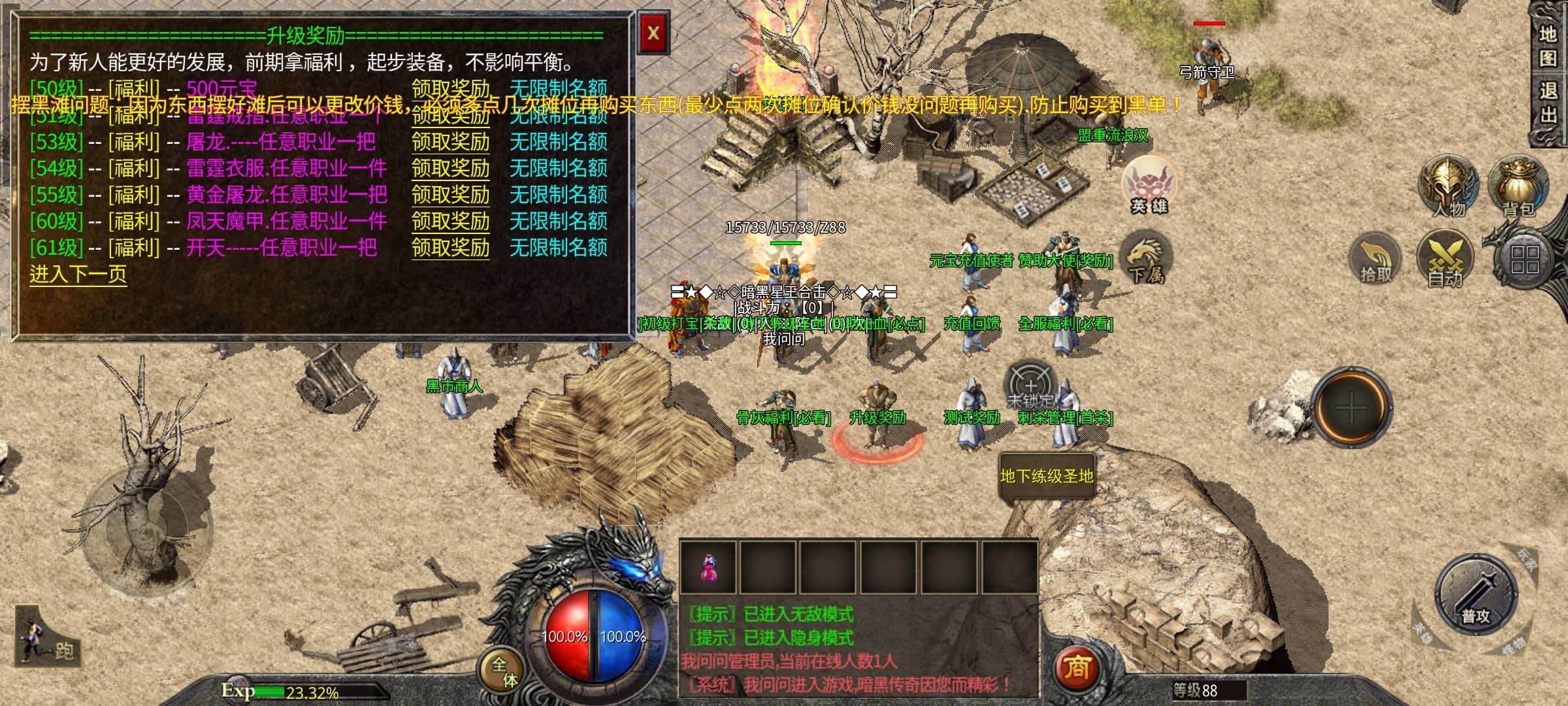Claim the level 54 Thunder Clothes reward

tap(450, 169)
